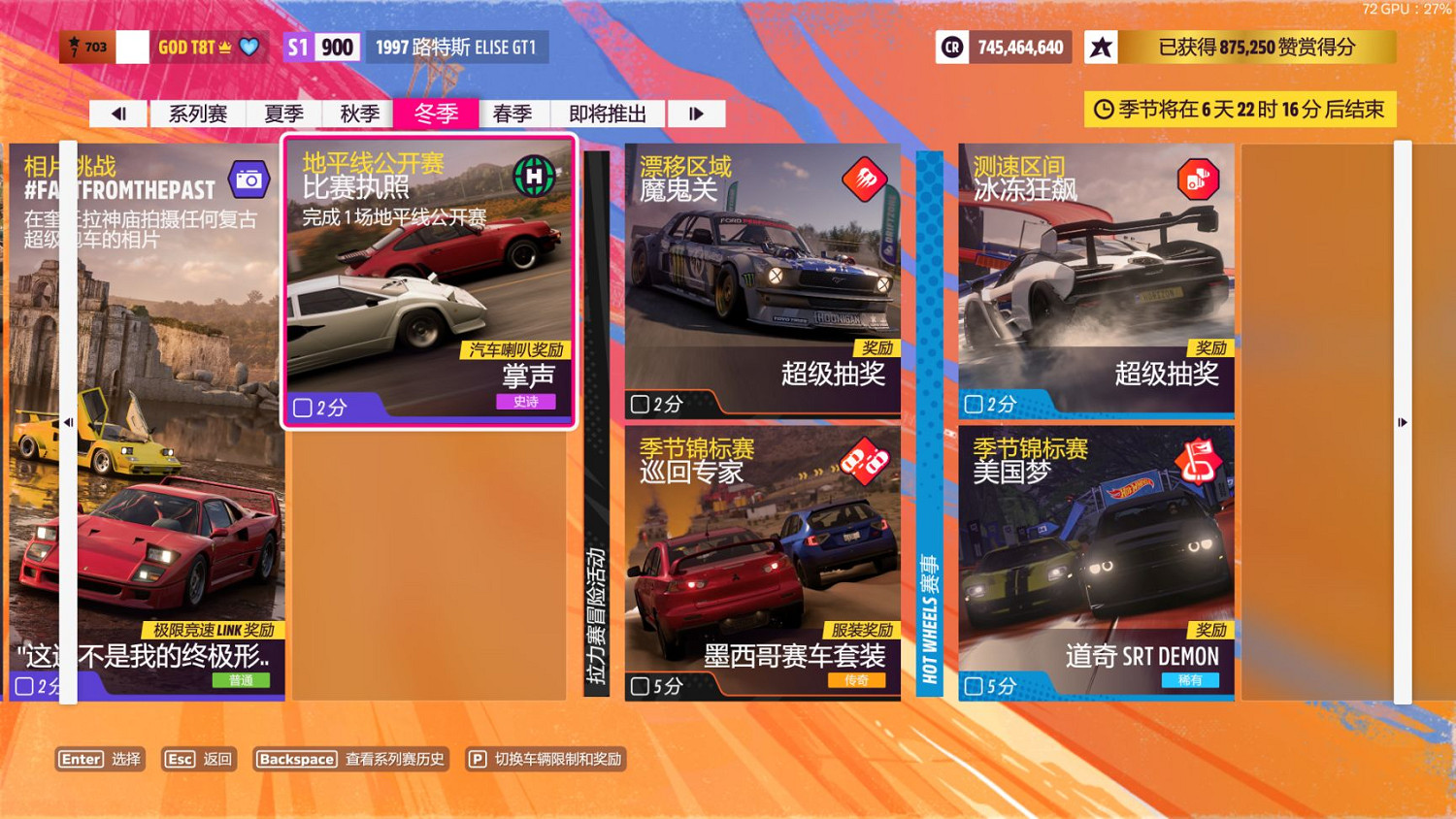
Task: Click the season countdown timer banner
Action: pyautogui.click(x=1241, y=110)
